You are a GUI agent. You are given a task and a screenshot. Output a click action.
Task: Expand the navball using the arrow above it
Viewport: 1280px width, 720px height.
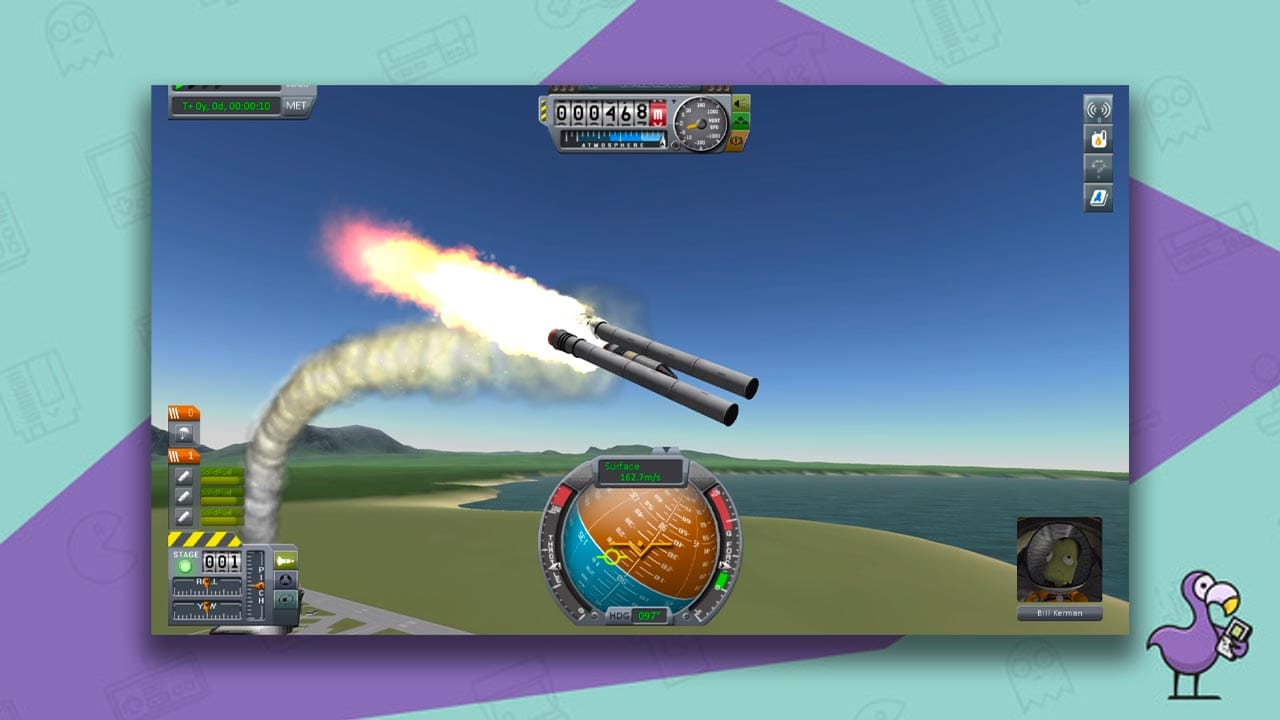tap(664, 448)
